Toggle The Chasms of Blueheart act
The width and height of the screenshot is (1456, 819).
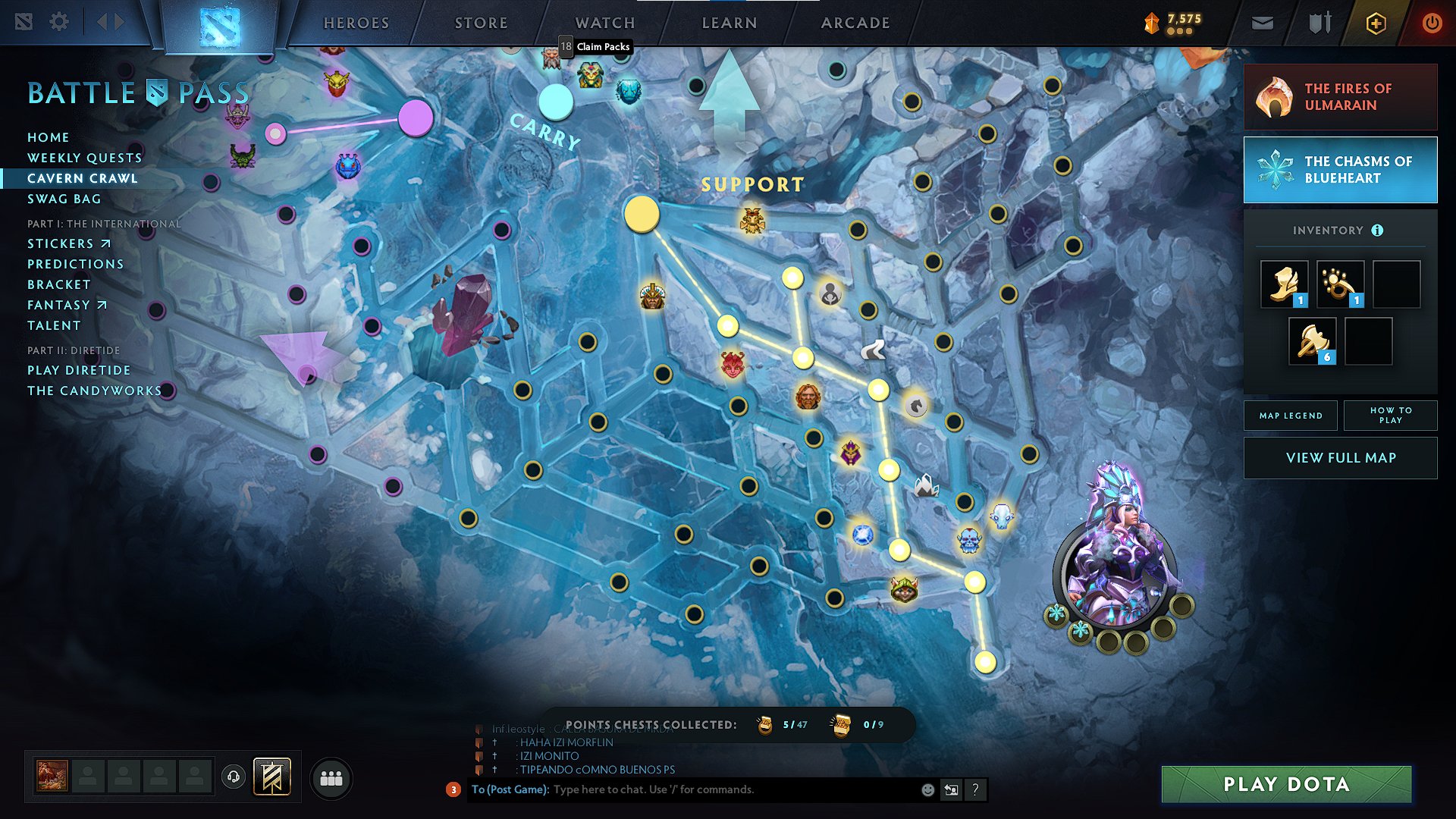coord(1340,170)
